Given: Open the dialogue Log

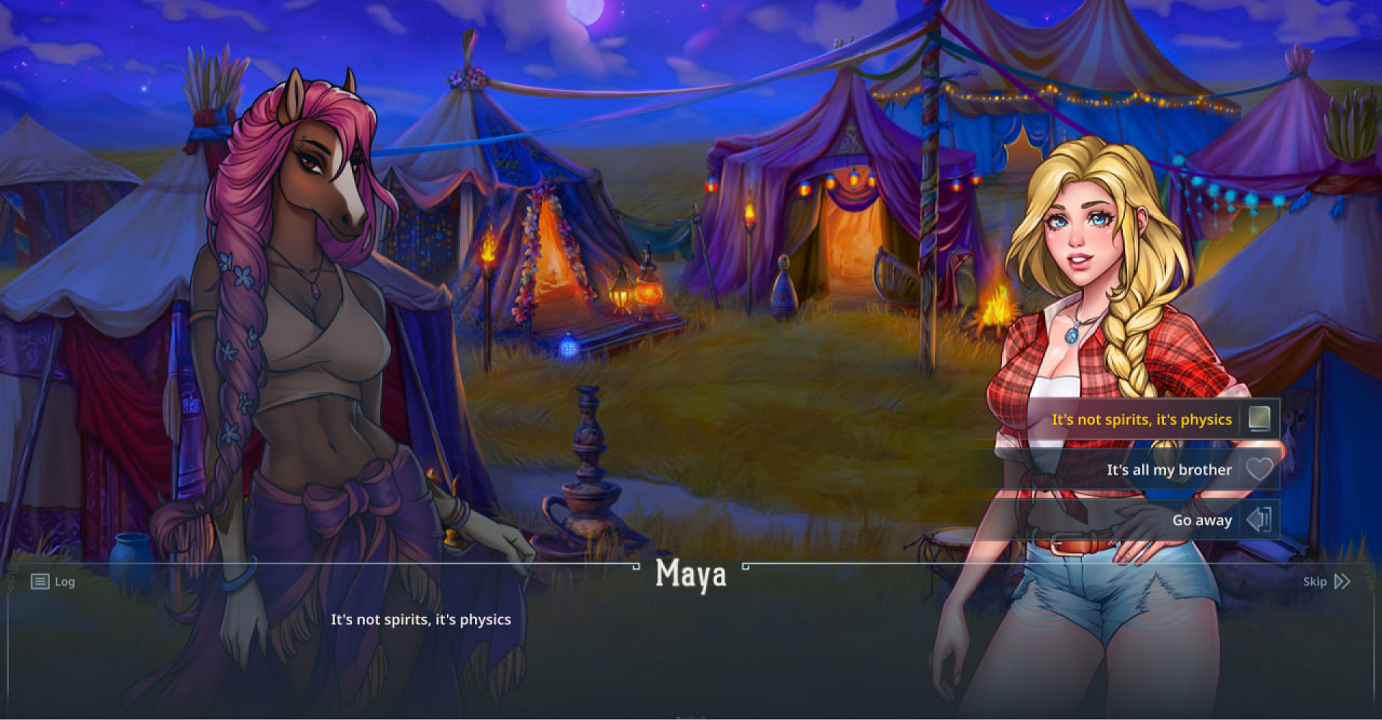Looking at the screenshot, I should pyautogui.click(x=53, y=581).
